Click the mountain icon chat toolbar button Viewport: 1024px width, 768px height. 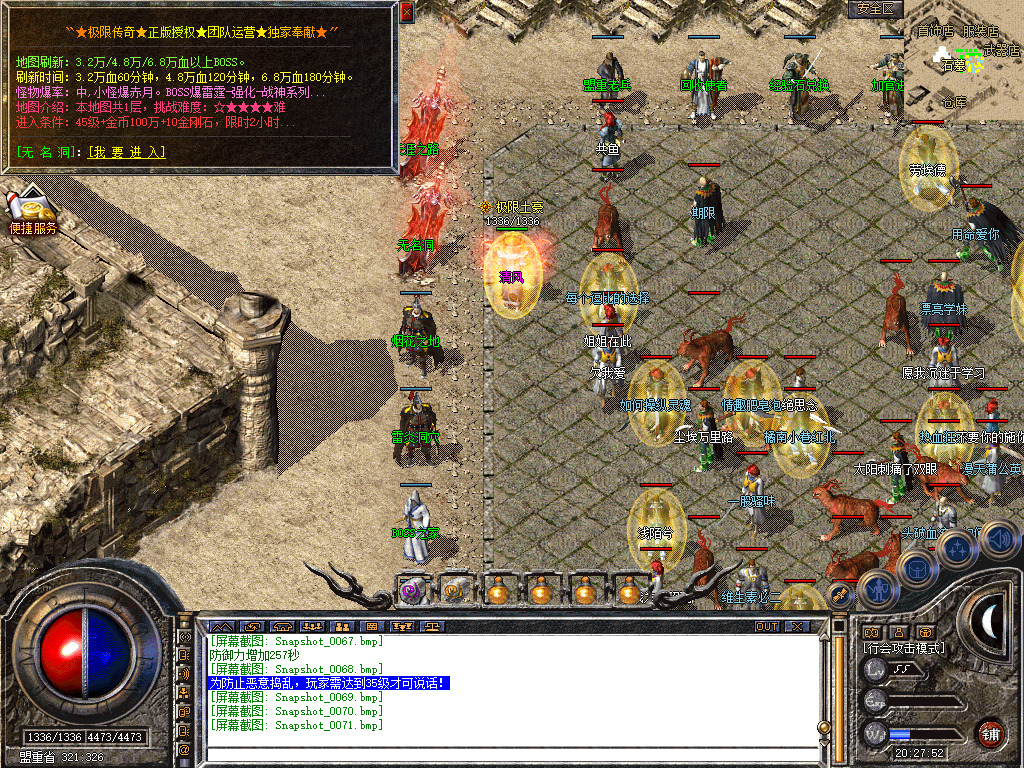click(220, 626)
